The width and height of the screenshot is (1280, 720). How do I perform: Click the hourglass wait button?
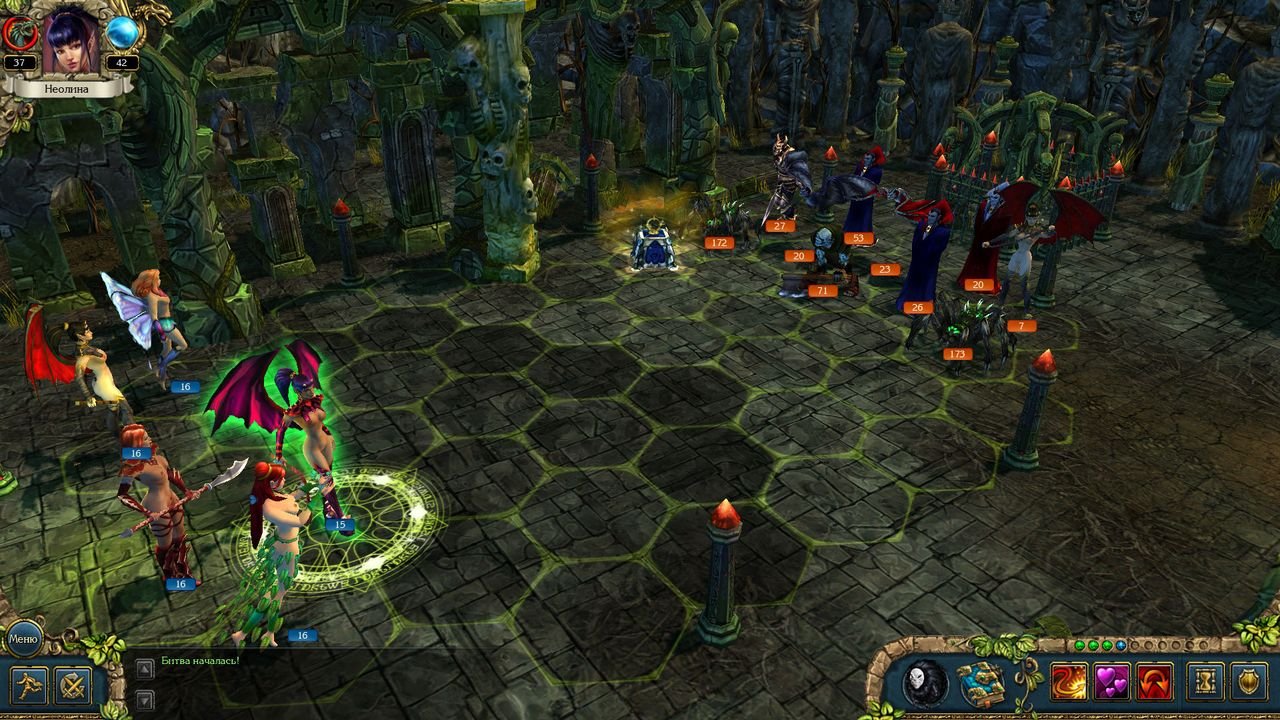click(x=1205, y=683)
